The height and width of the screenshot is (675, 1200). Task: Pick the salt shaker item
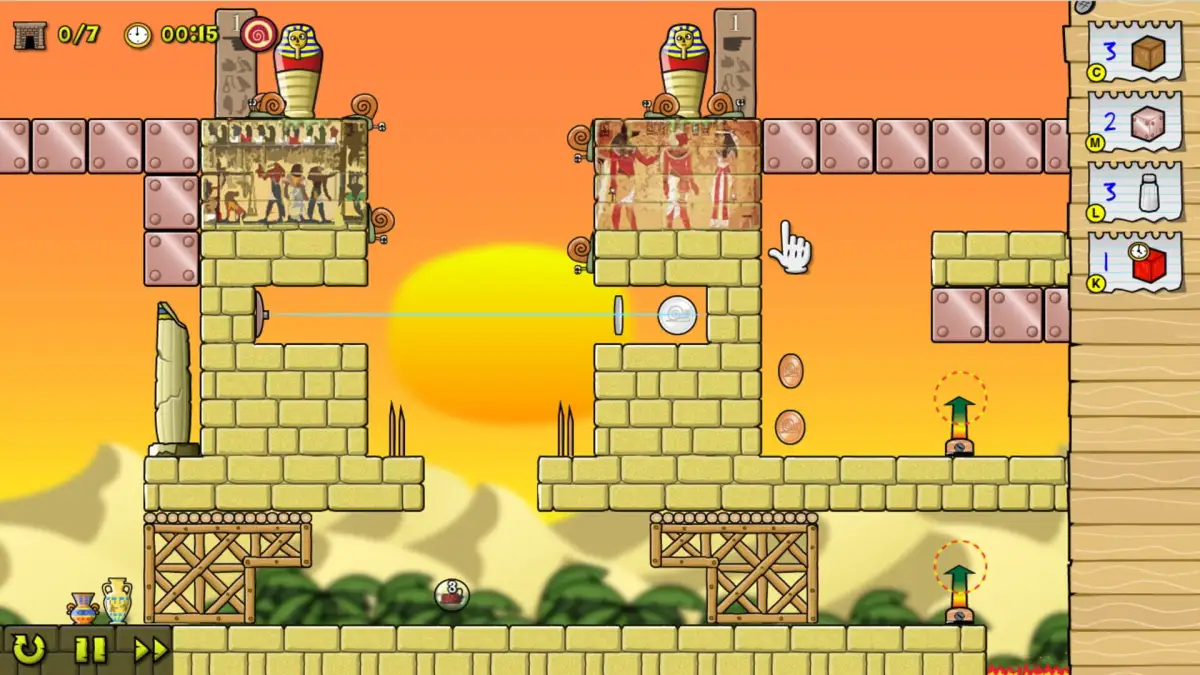[1134, 192]
